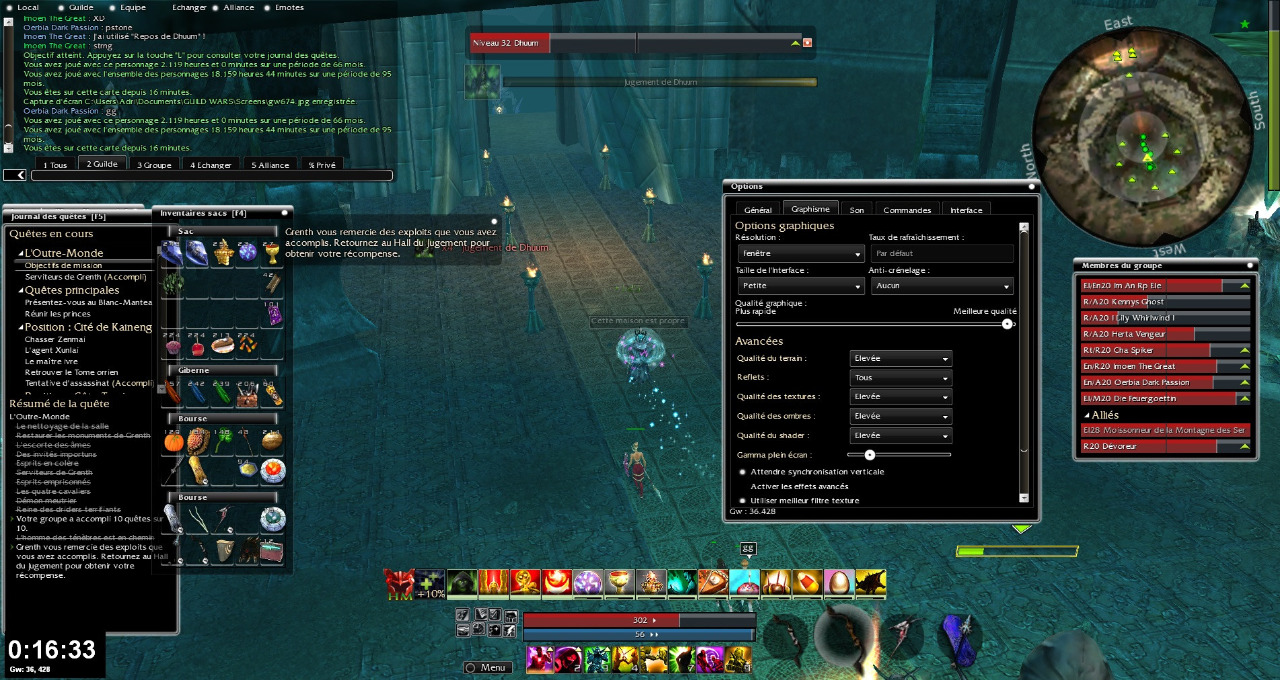
Task: Switch to the Interface options tab
Action: pos(966,210)
